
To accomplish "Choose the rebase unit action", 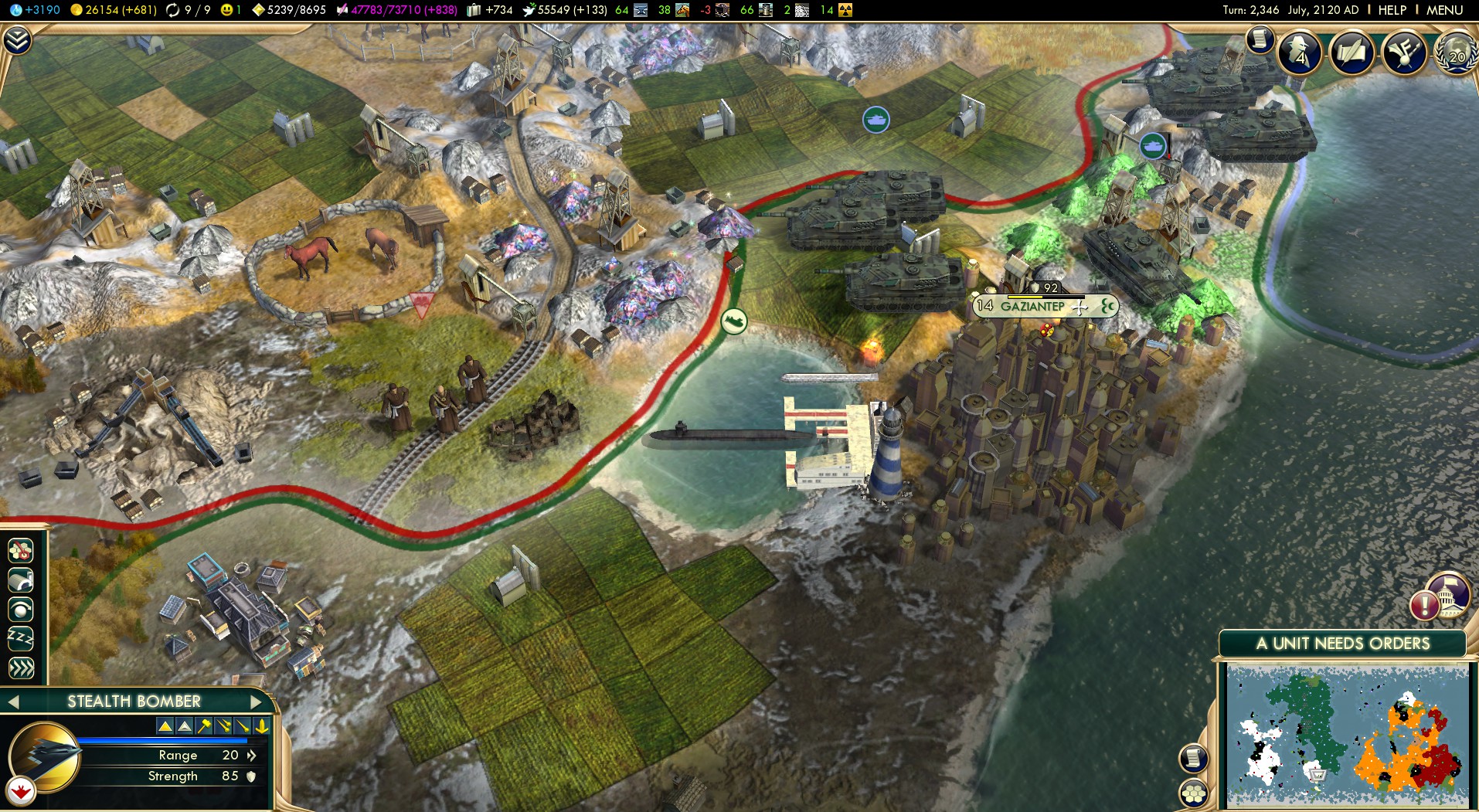I will (x=21, y=580).
